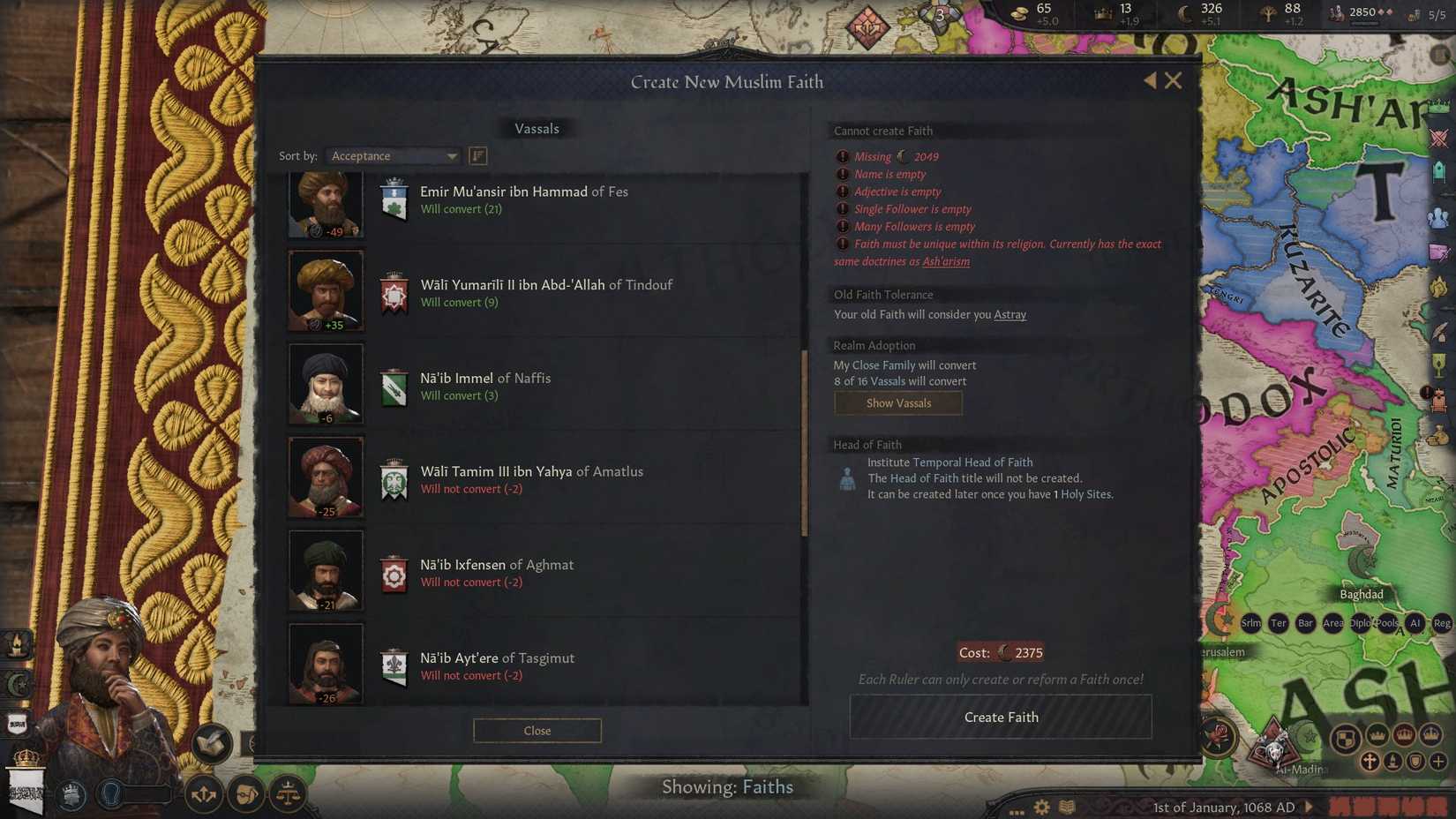This screenshot has height=819, width=1456.
Task: Open the Astray tooltip link
Action: pos(1009,314)
